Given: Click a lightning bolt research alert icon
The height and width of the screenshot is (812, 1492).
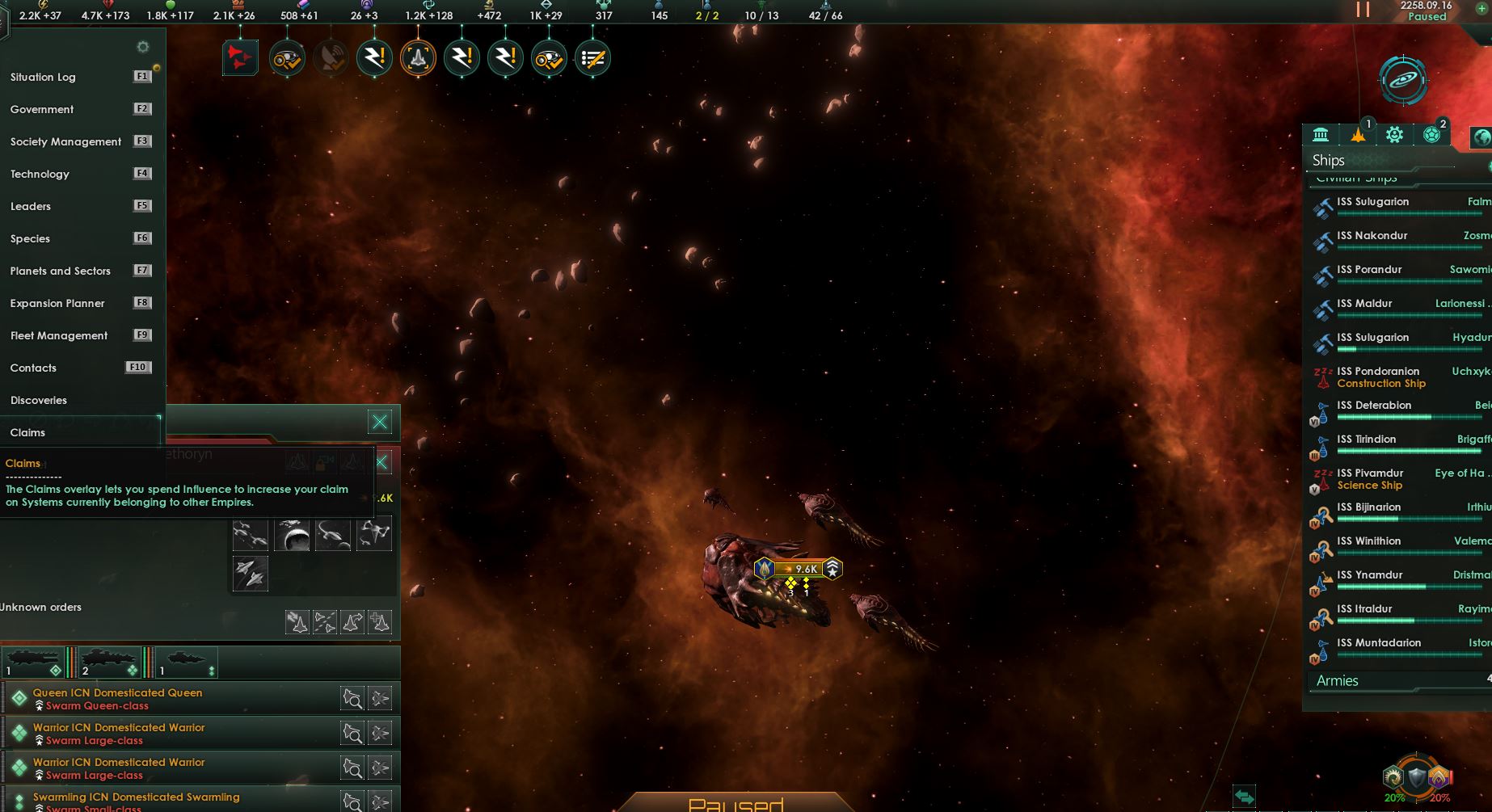Looking at the screenshot, I should [374, 57].
